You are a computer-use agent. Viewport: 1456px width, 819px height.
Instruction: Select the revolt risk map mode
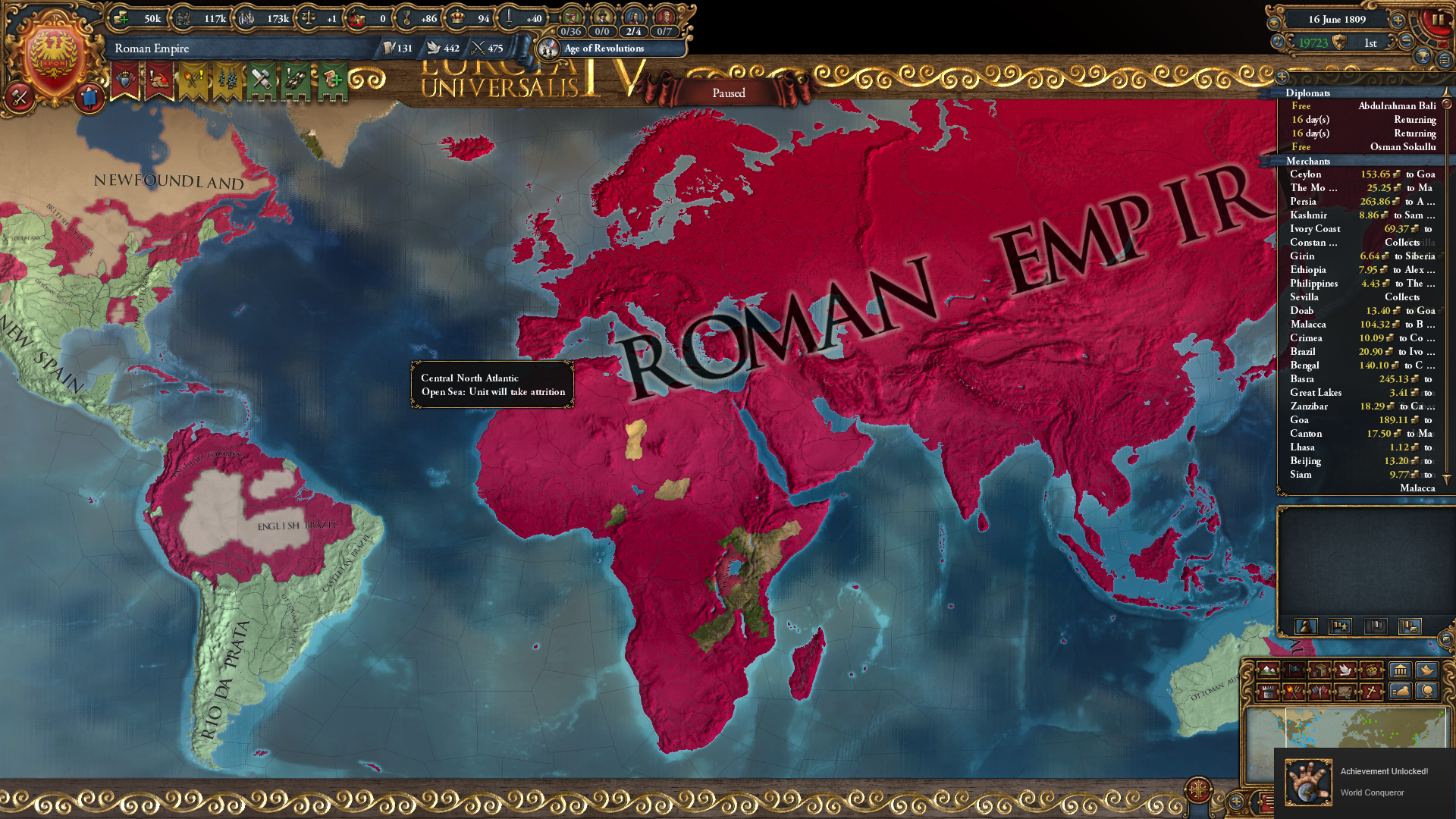pyautogui.click(x=1294, y=692)
